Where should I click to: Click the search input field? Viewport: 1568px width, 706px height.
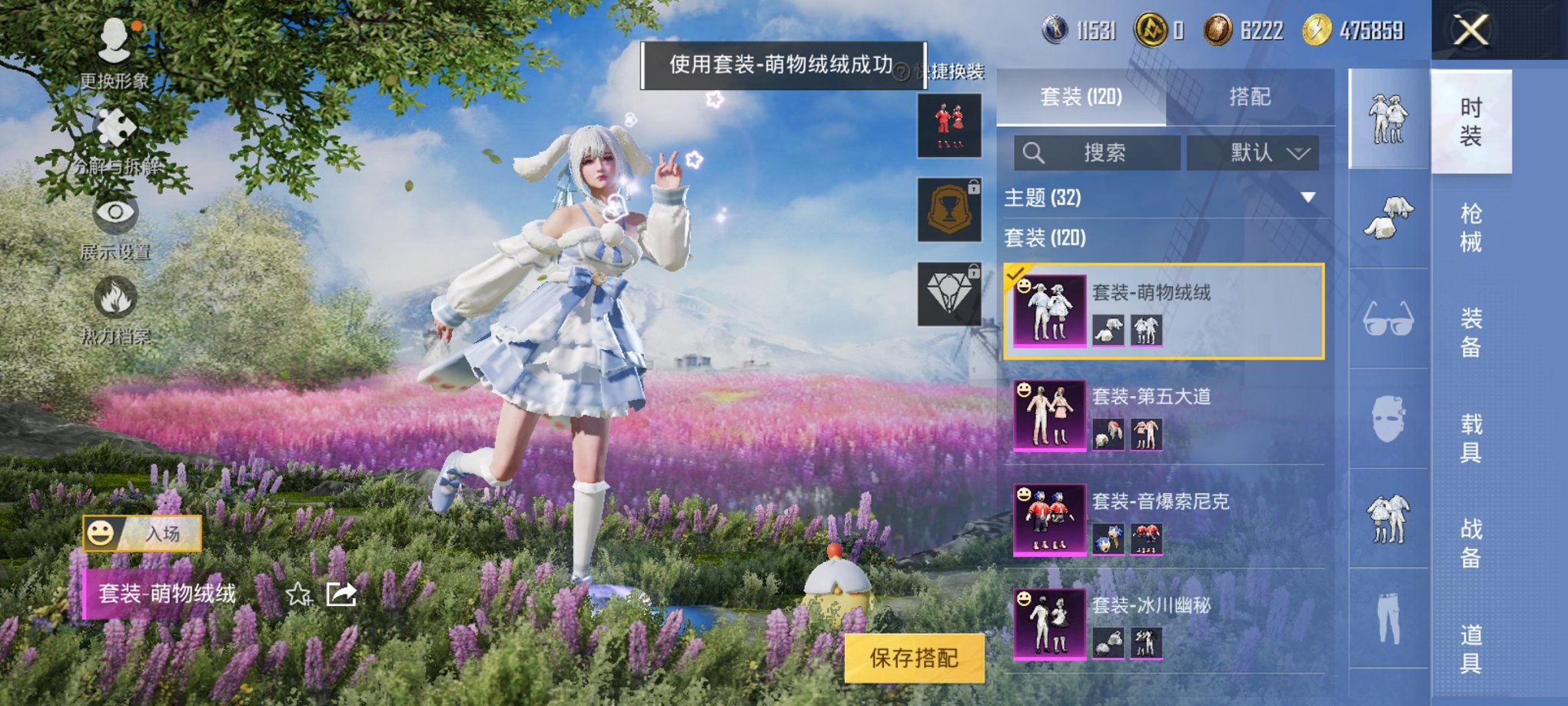click(1099, 152)
